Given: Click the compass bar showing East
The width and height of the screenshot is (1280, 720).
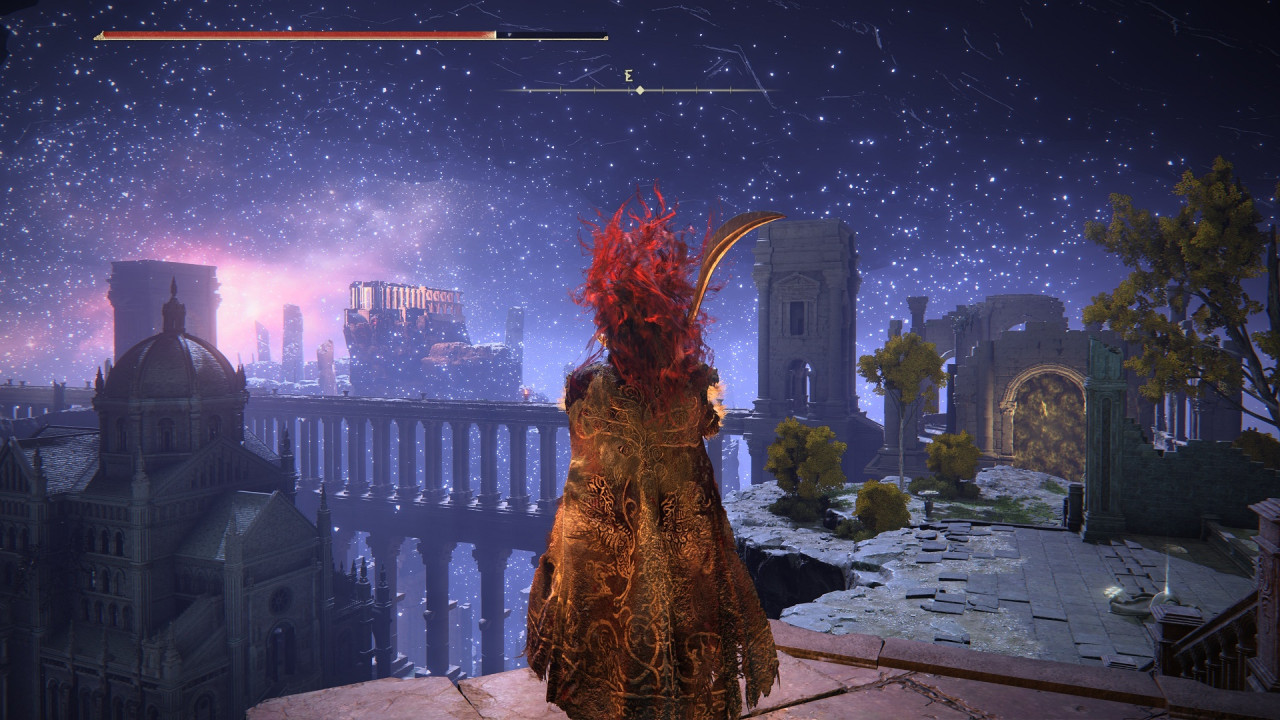Looking at the screenshot, I should coord(638,89).
